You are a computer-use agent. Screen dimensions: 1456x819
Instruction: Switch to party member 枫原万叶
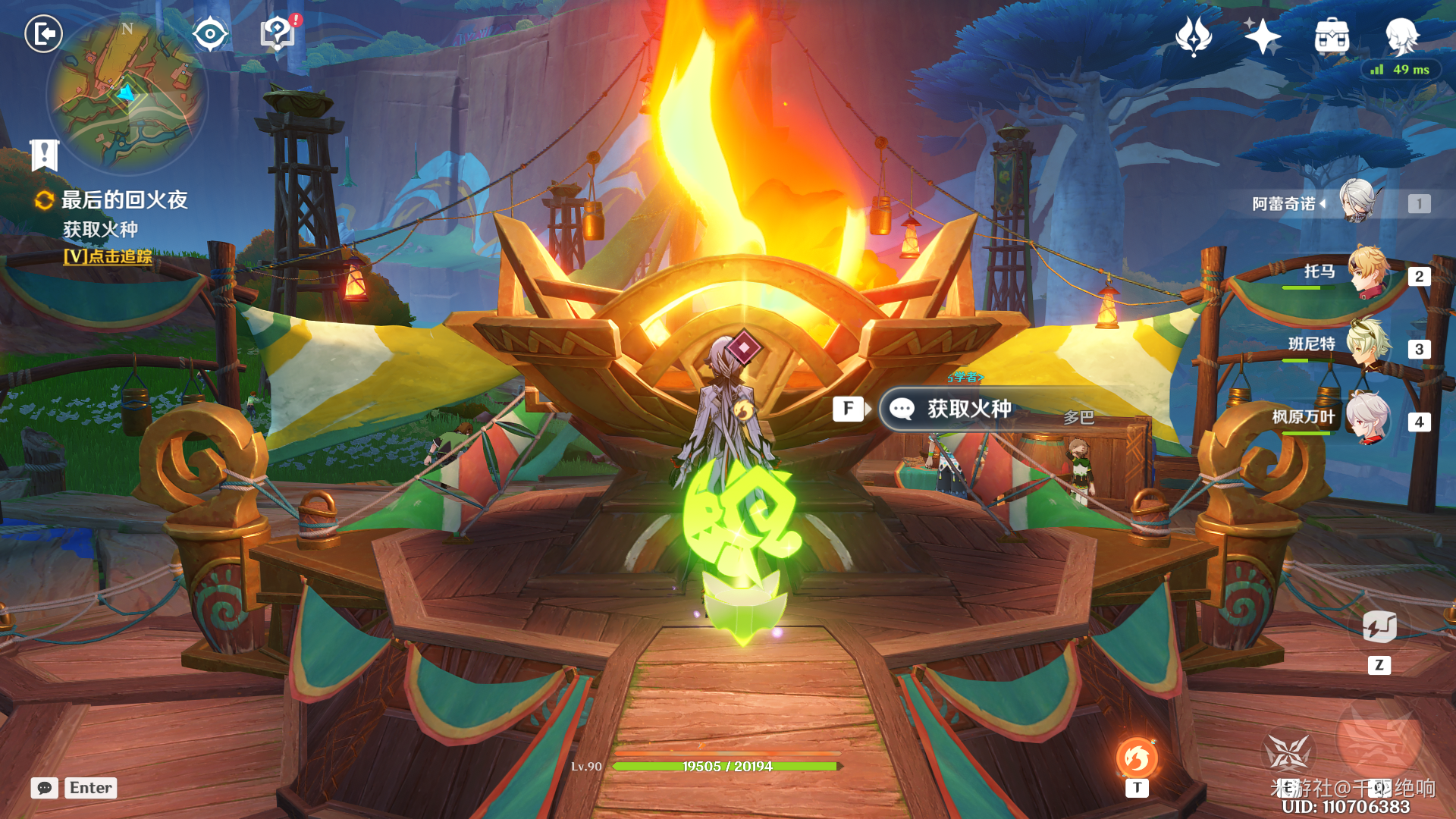pos(1370,418)
